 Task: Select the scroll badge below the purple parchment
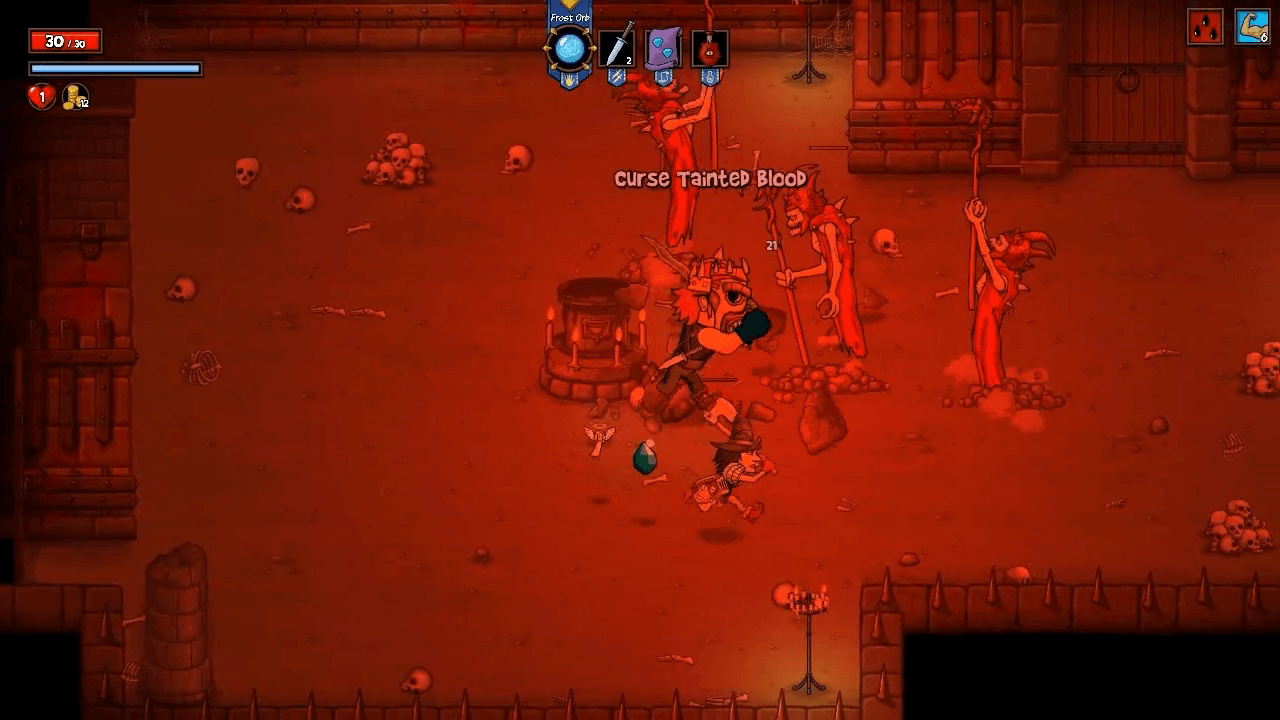point(663,77)
